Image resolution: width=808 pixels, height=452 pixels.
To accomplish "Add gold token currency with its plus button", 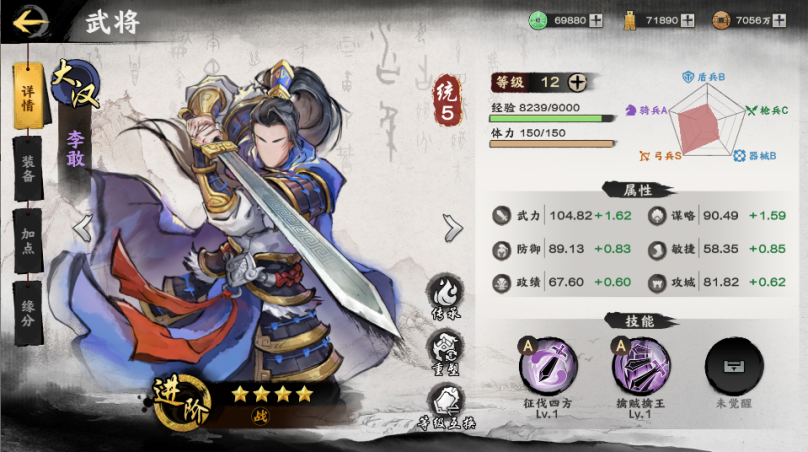I will click(x=687, y=20).
